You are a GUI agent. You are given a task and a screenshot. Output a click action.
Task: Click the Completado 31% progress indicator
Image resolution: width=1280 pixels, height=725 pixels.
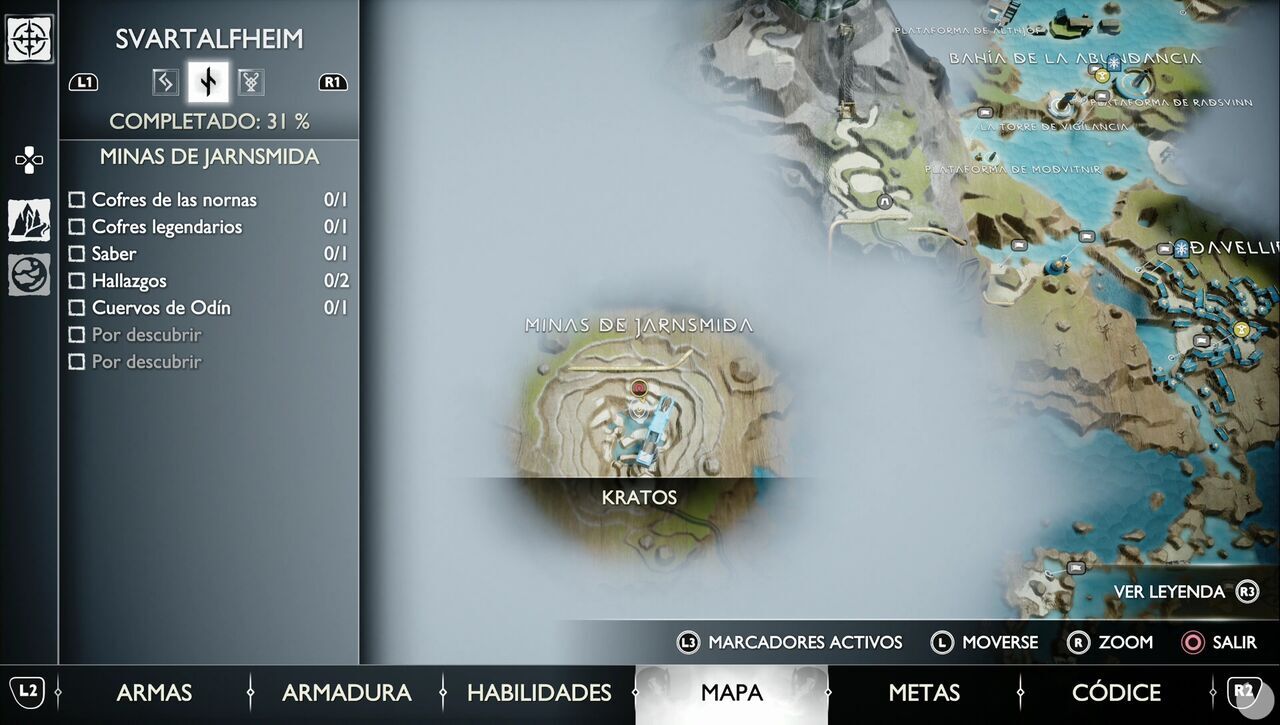(208, 120)
